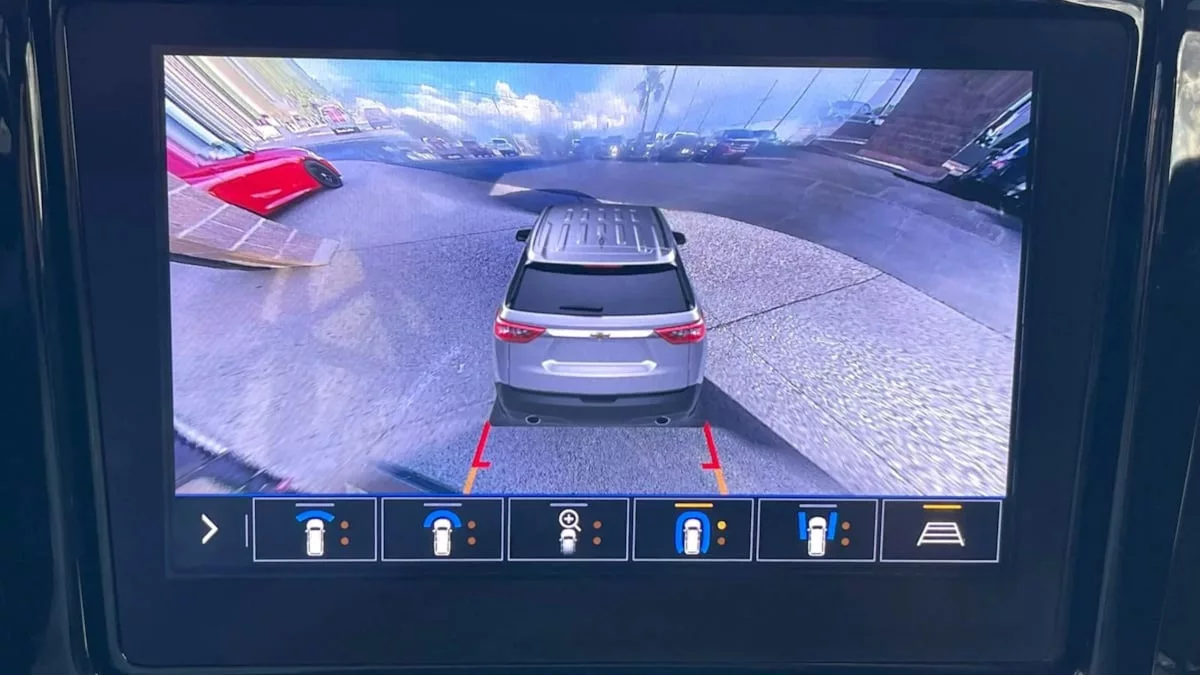The image size is (1200, 675).
Task: Expand the camera toolbar with the arrow
Action: [x=209, y=530]
